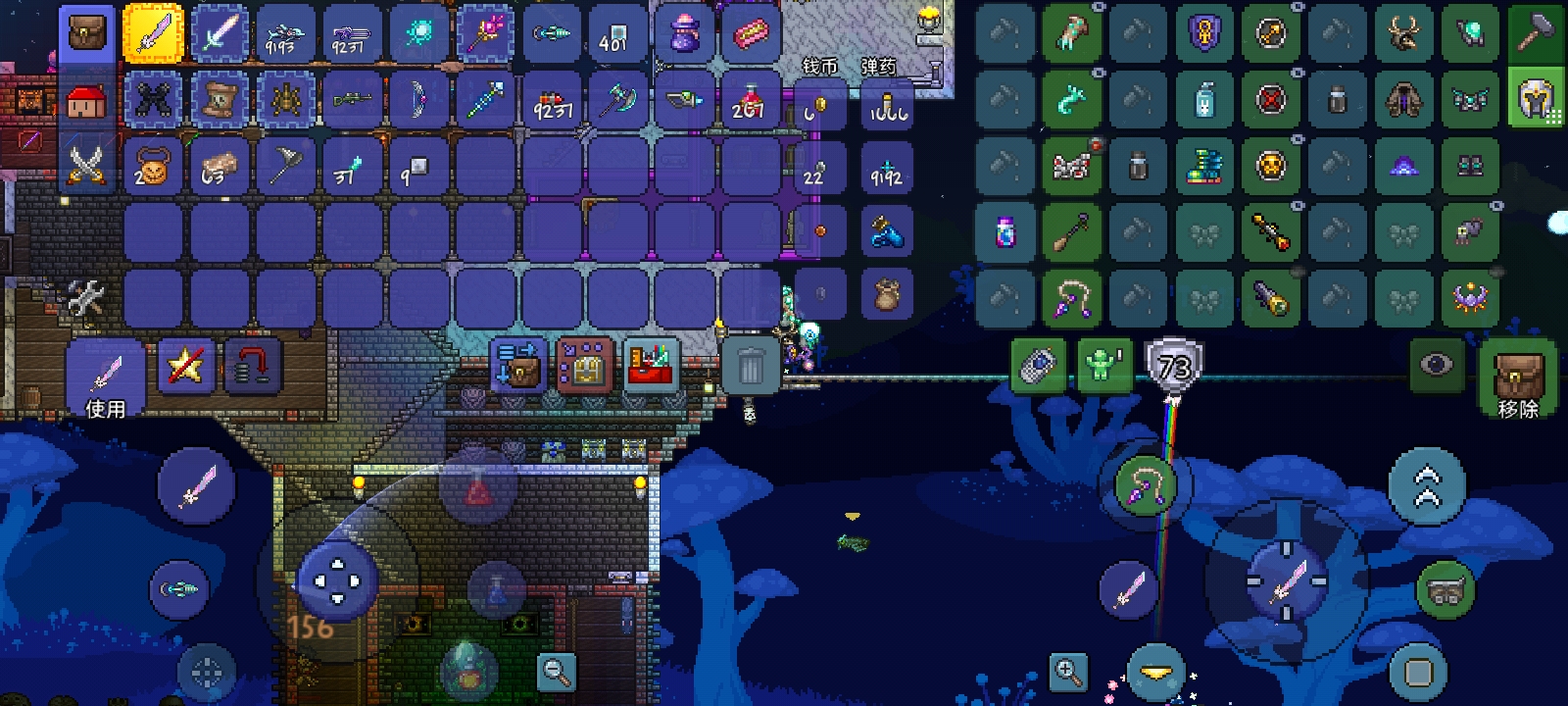The height and width of the screenshot is (706, 1568).
Task: Click the cell phone info accessory button
Action: pyautogui.click(x=1038, y=367)
